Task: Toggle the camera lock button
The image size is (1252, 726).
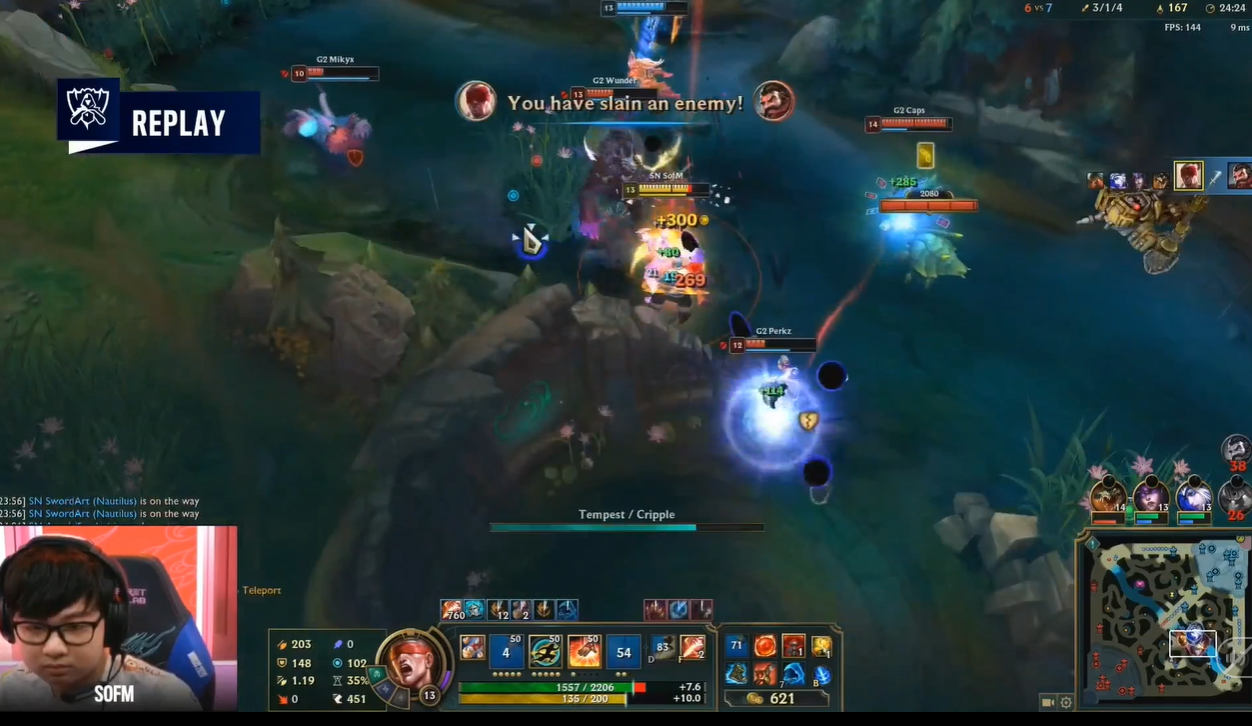Action: coord(1048,702)
